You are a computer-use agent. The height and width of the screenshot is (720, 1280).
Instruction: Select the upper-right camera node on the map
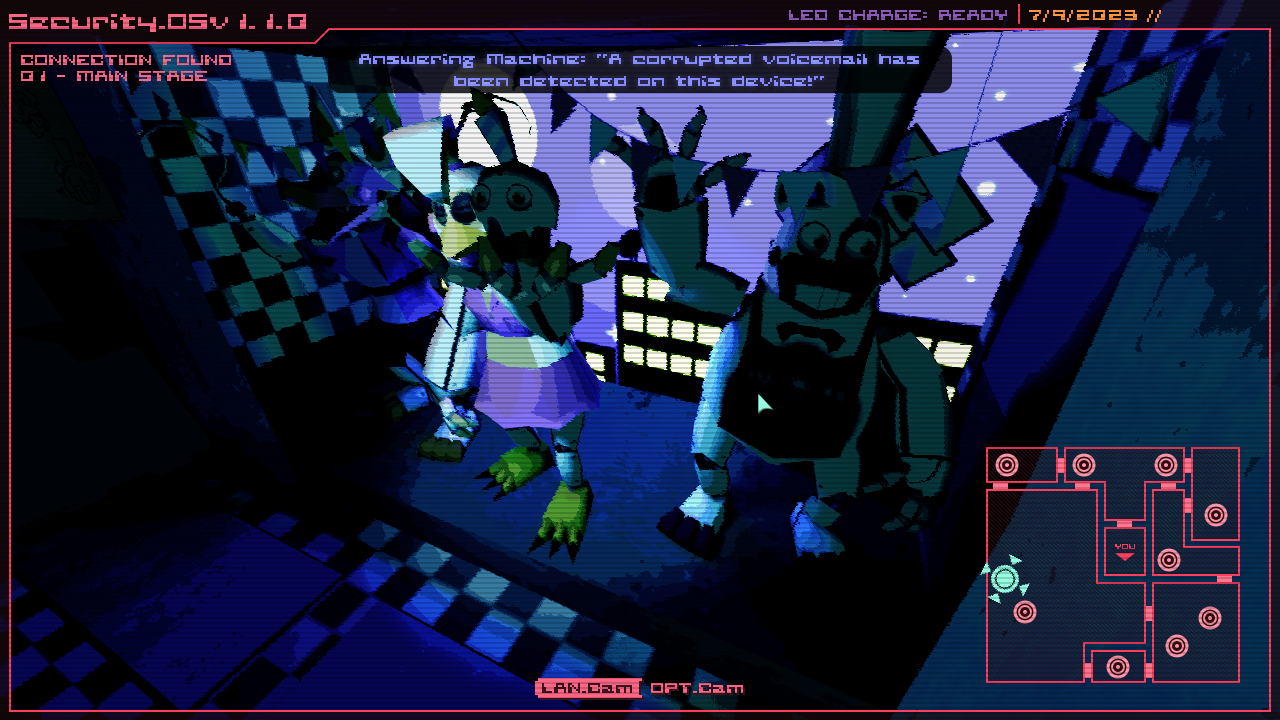tap(1164, 464)
